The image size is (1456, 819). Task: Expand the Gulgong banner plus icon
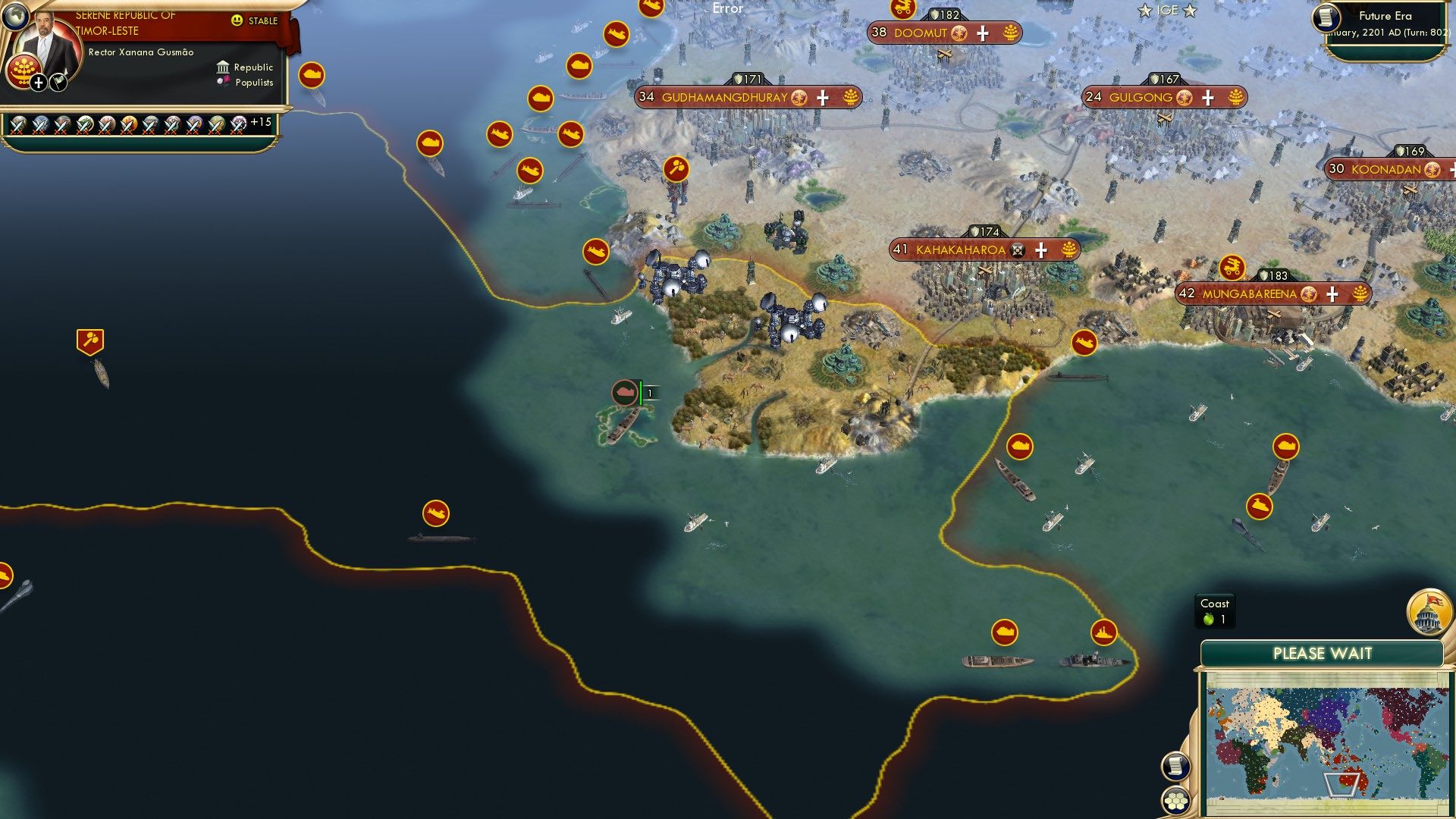coord(1207,97)
